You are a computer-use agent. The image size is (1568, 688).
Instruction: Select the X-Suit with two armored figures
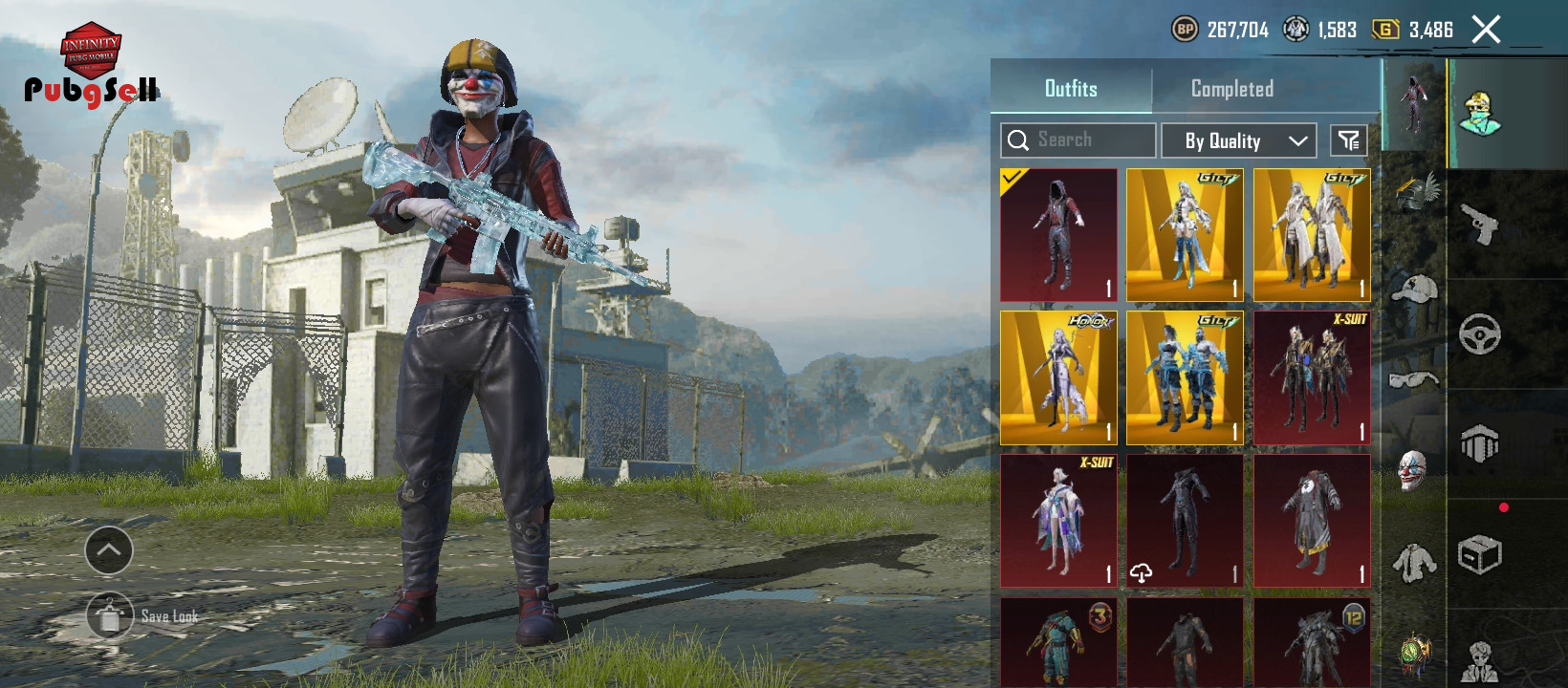click(1312, 377)
